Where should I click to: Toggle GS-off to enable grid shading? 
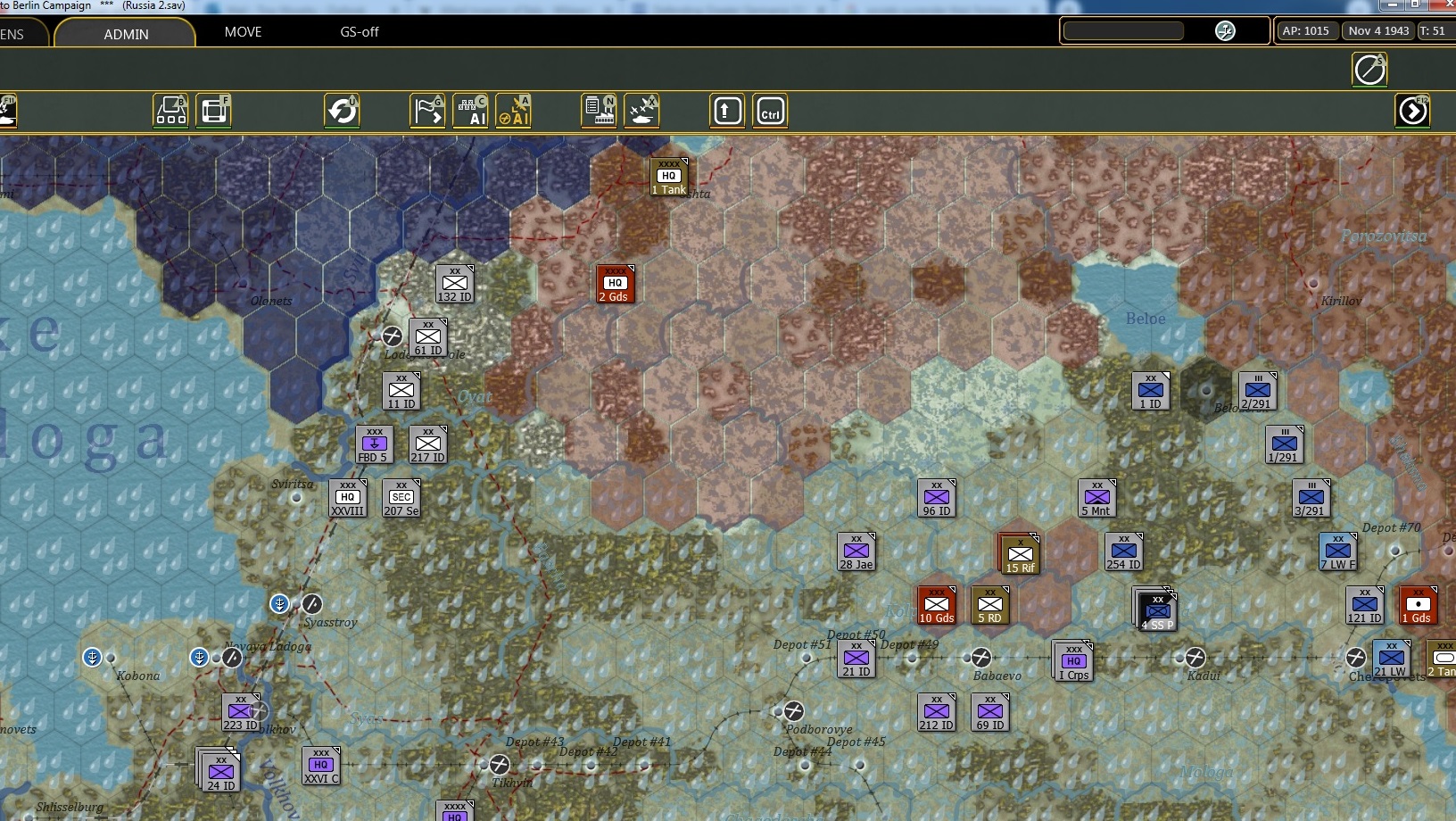[358, 32]
